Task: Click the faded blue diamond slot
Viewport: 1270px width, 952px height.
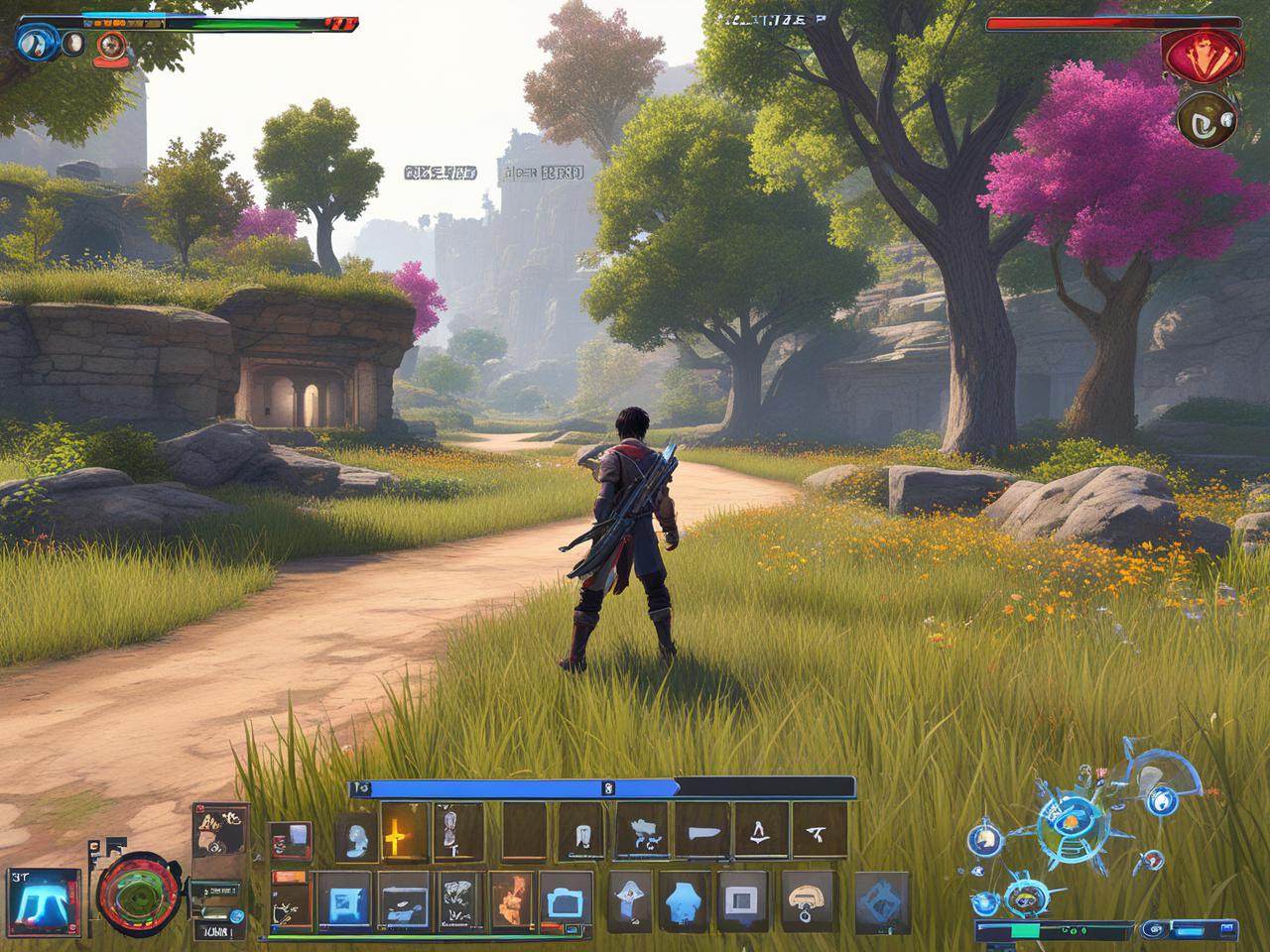Action: (881, 899)
